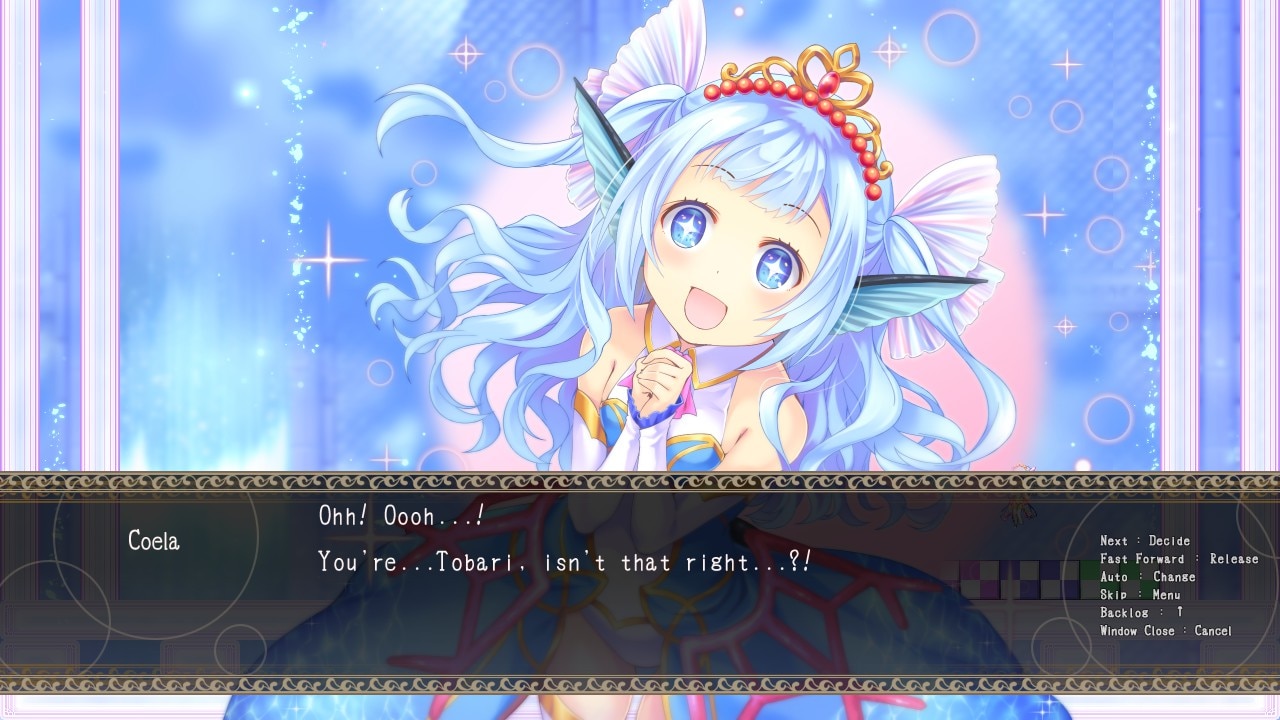Image resolution: width=1280 pixels, height=720 pixels.
Task: Toggle Skip mode via the Skip : Menu hint
Action: [1143, 594]
